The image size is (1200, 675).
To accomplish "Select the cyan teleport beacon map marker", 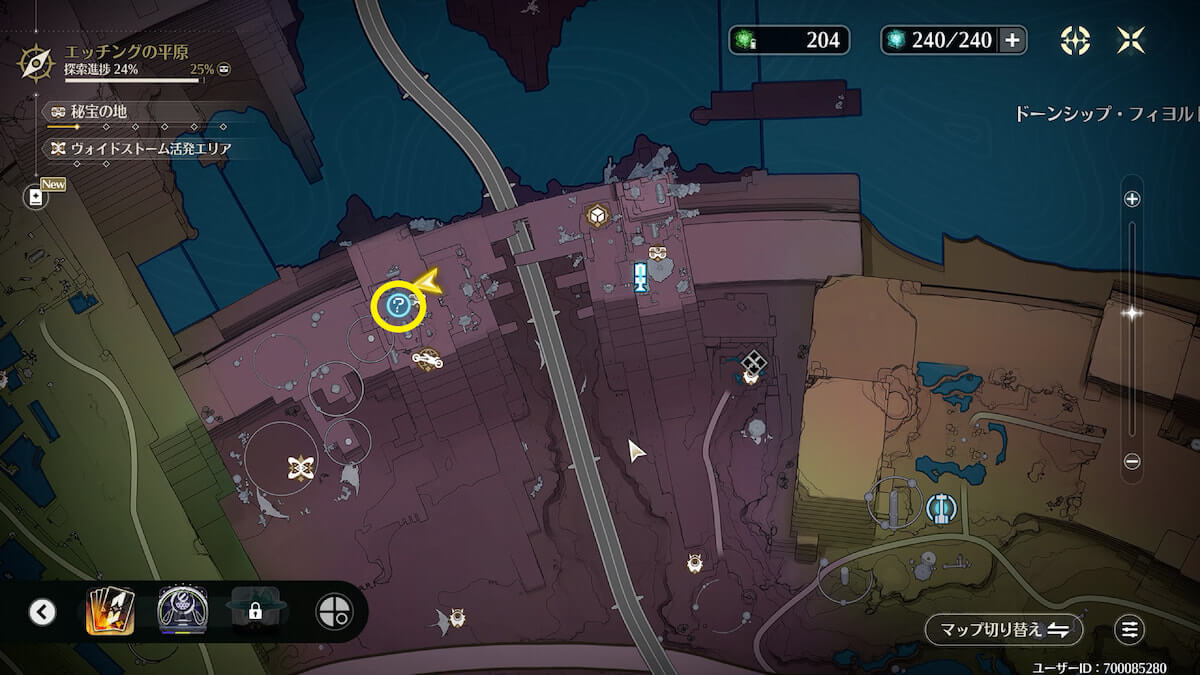I will pyautogui.click(x=641, y=277).
